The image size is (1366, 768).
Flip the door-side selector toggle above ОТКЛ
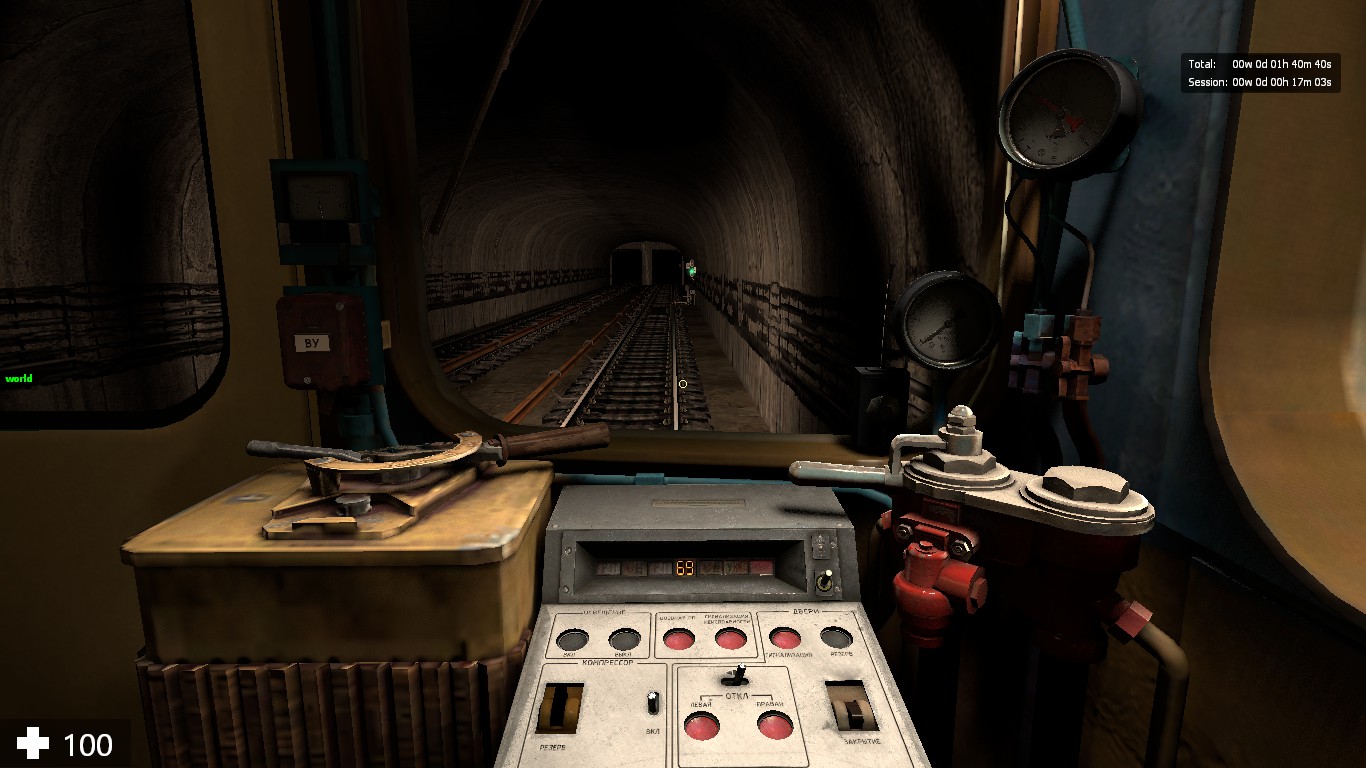(741, 675)
